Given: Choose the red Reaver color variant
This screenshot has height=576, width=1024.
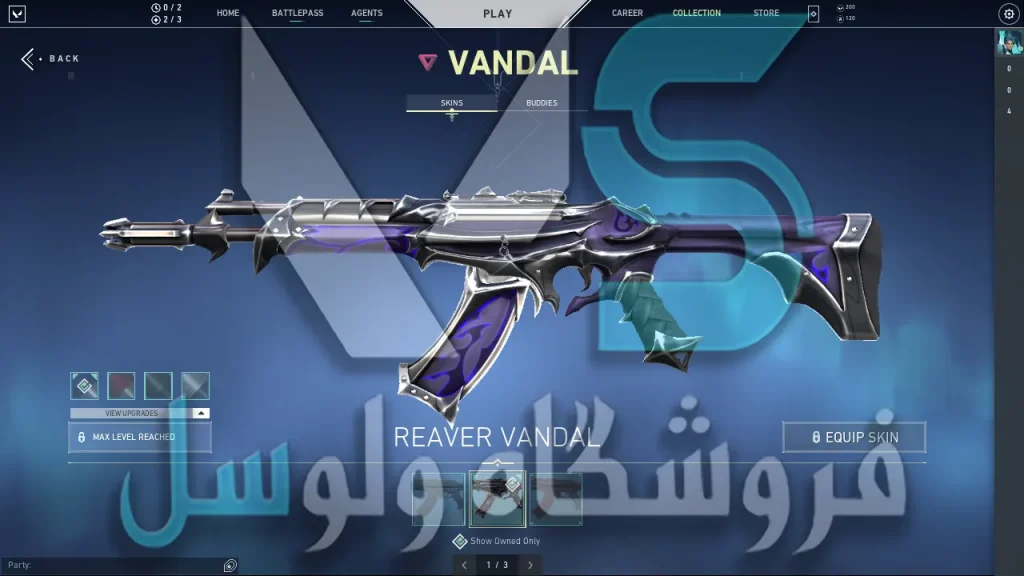Looking at the screenshot, I should tap(121, 385).
